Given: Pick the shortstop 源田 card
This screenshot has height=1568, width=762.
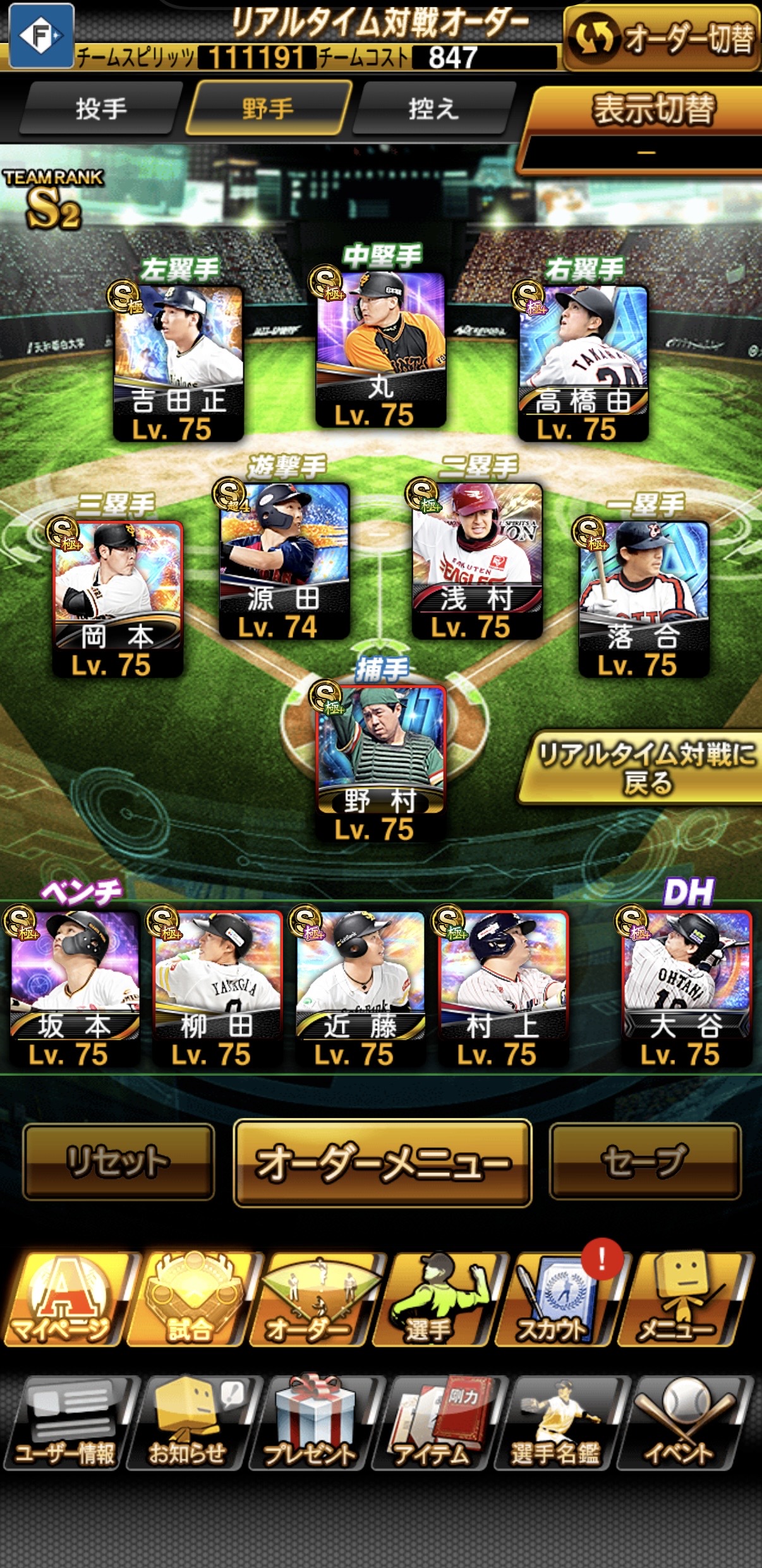Looking at the screenshot, I should click(284, 559).
